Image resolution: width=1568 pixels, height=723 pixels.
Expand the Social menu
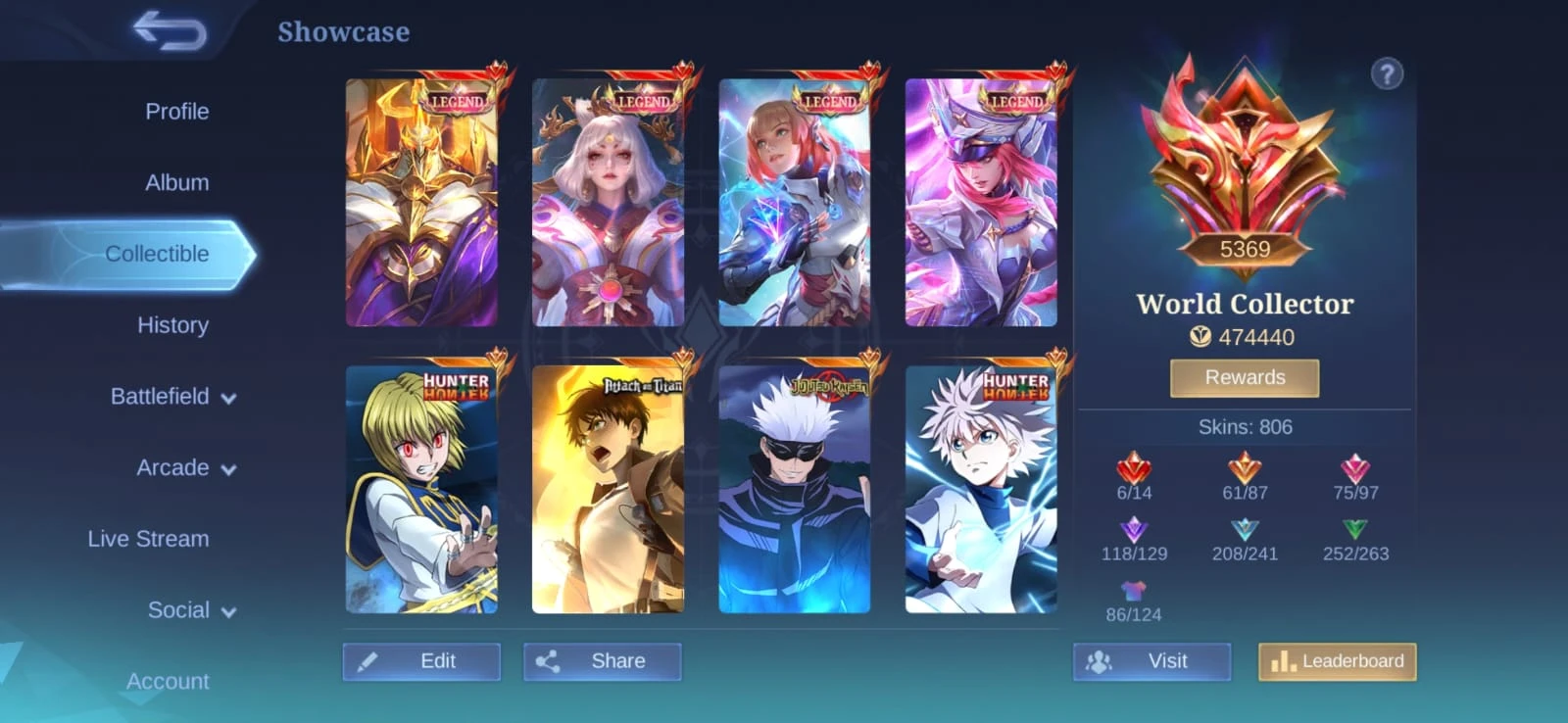pyautogui.click(x=191, y=610)
